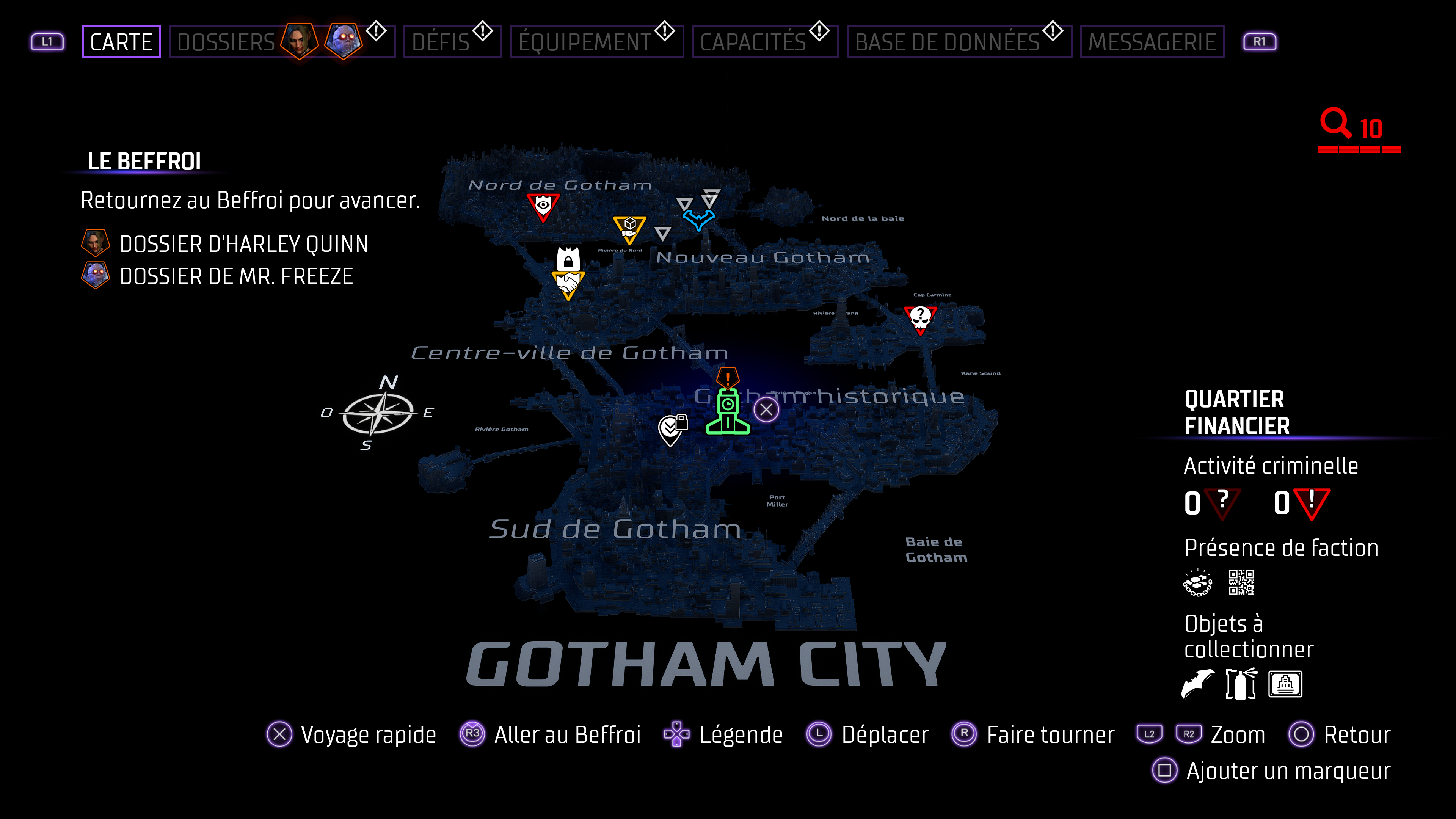Click the blue bat symbol marker
Screen dimensions: 1456x819
698,219
